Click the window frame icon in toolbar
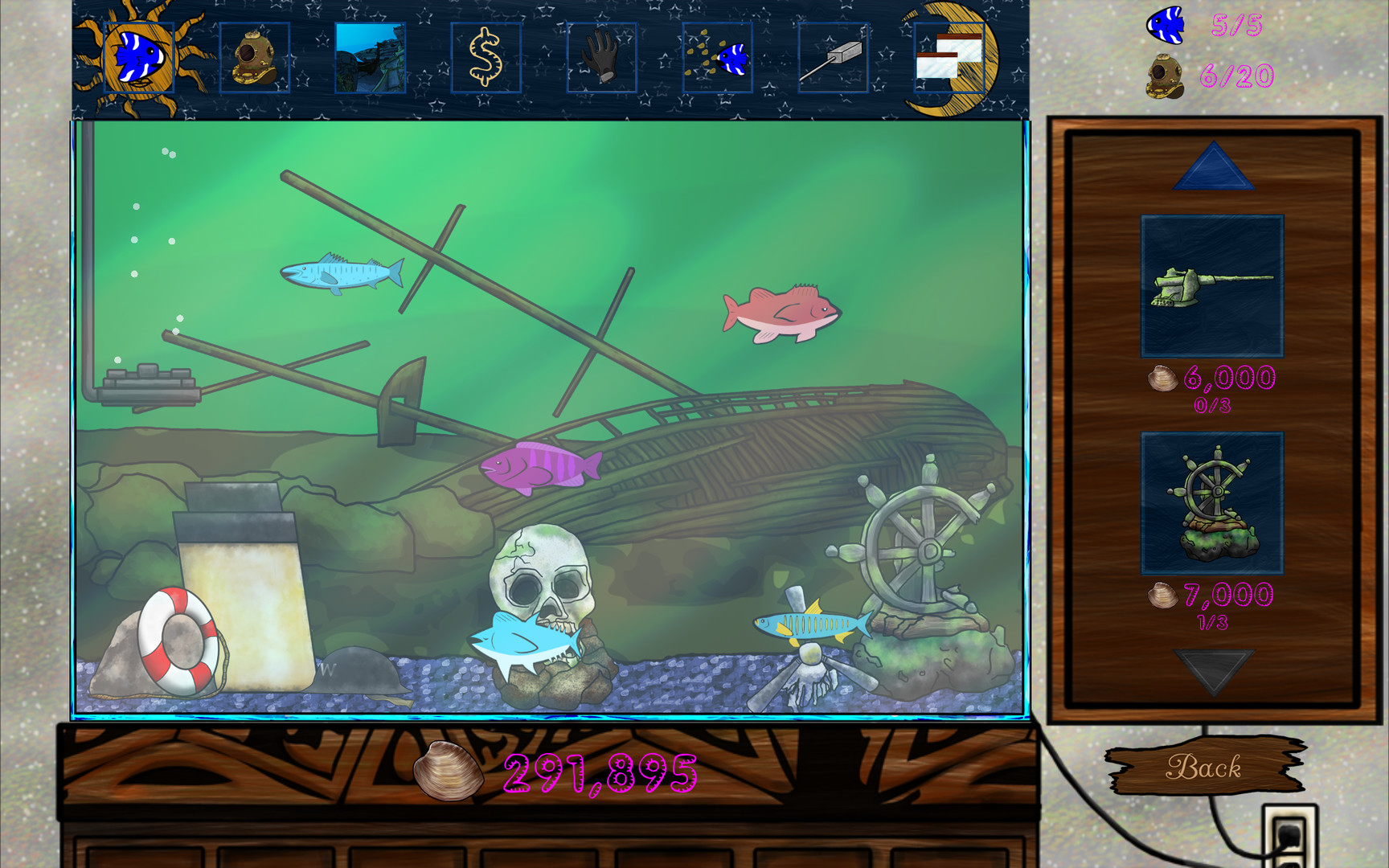 point(949,57)
